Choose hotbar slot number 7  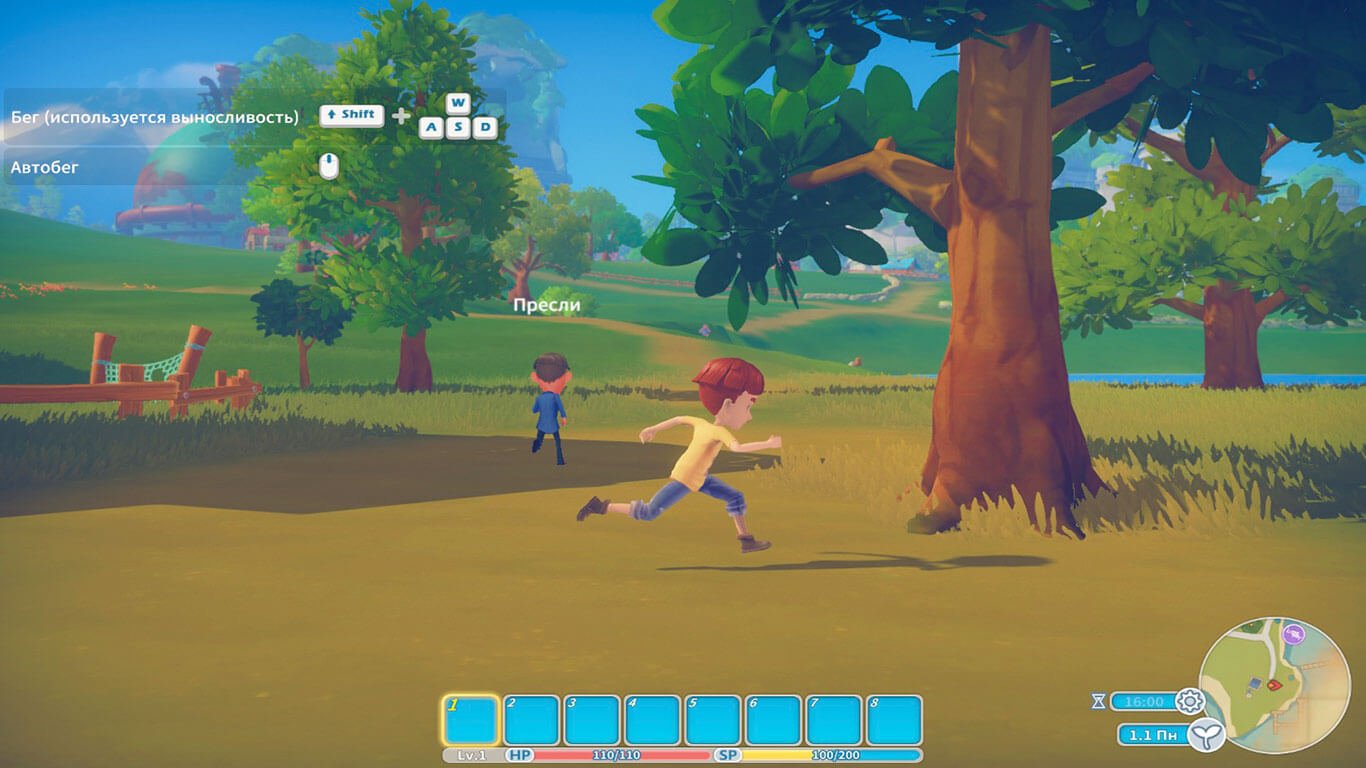pyautogui.click(x=834, y=720)
